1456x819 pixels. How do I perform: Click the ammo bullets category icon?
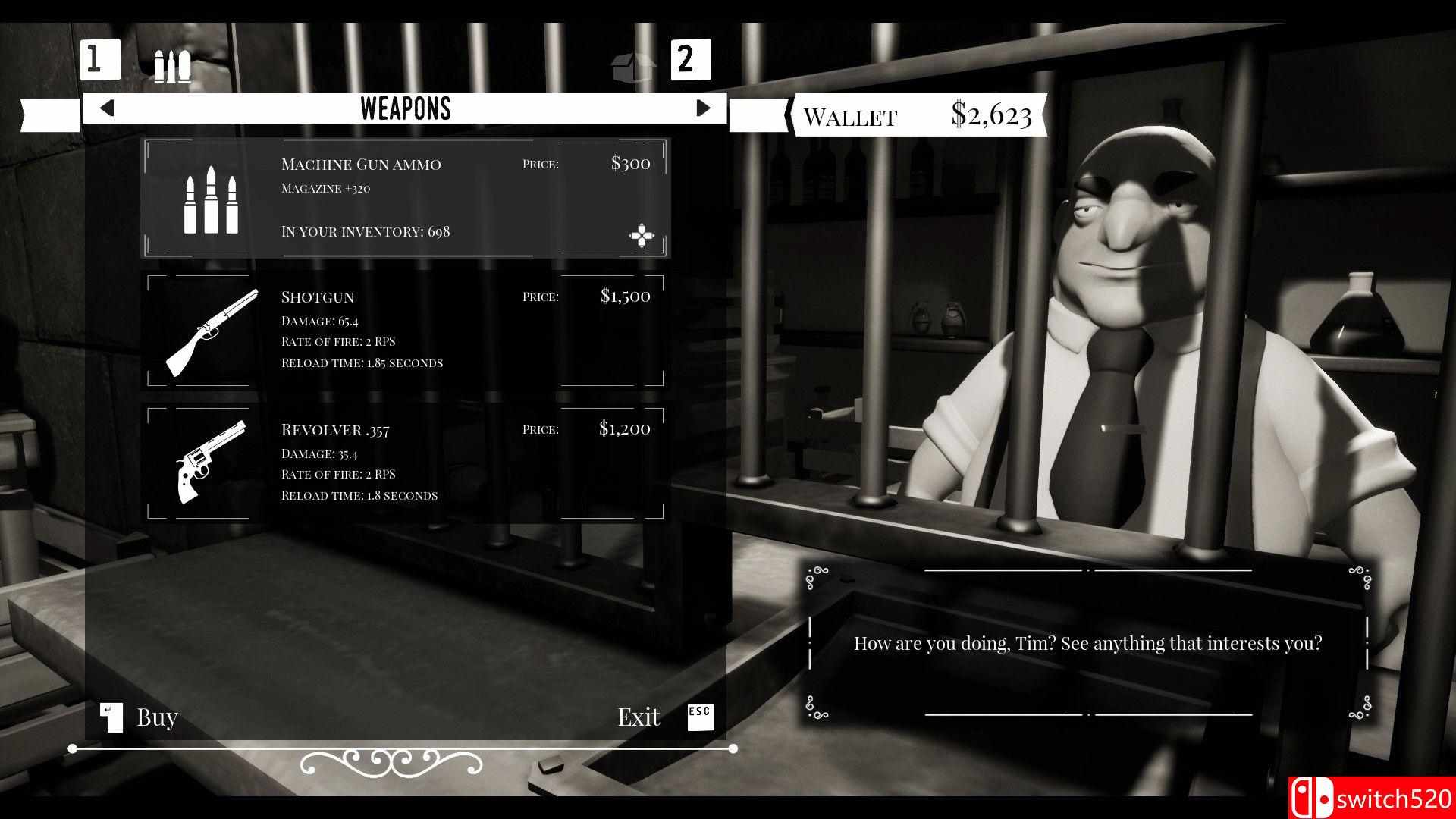click(173, 64)
